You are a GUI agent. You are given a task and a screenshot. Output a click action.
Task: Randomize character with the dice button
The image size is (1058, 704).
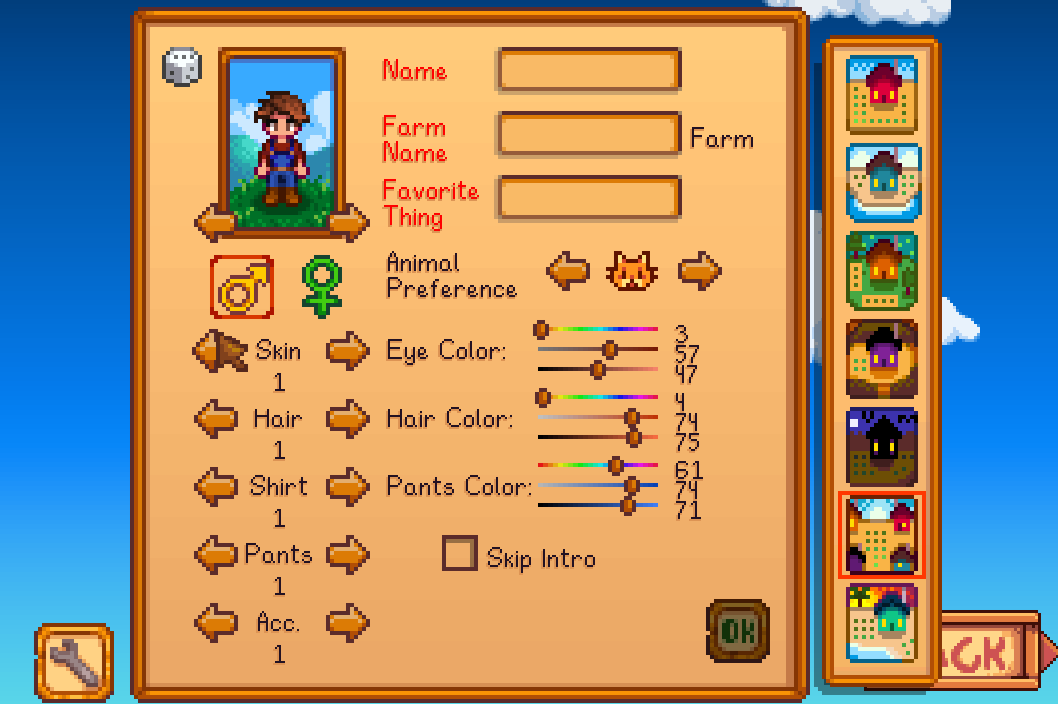point(182,67)
